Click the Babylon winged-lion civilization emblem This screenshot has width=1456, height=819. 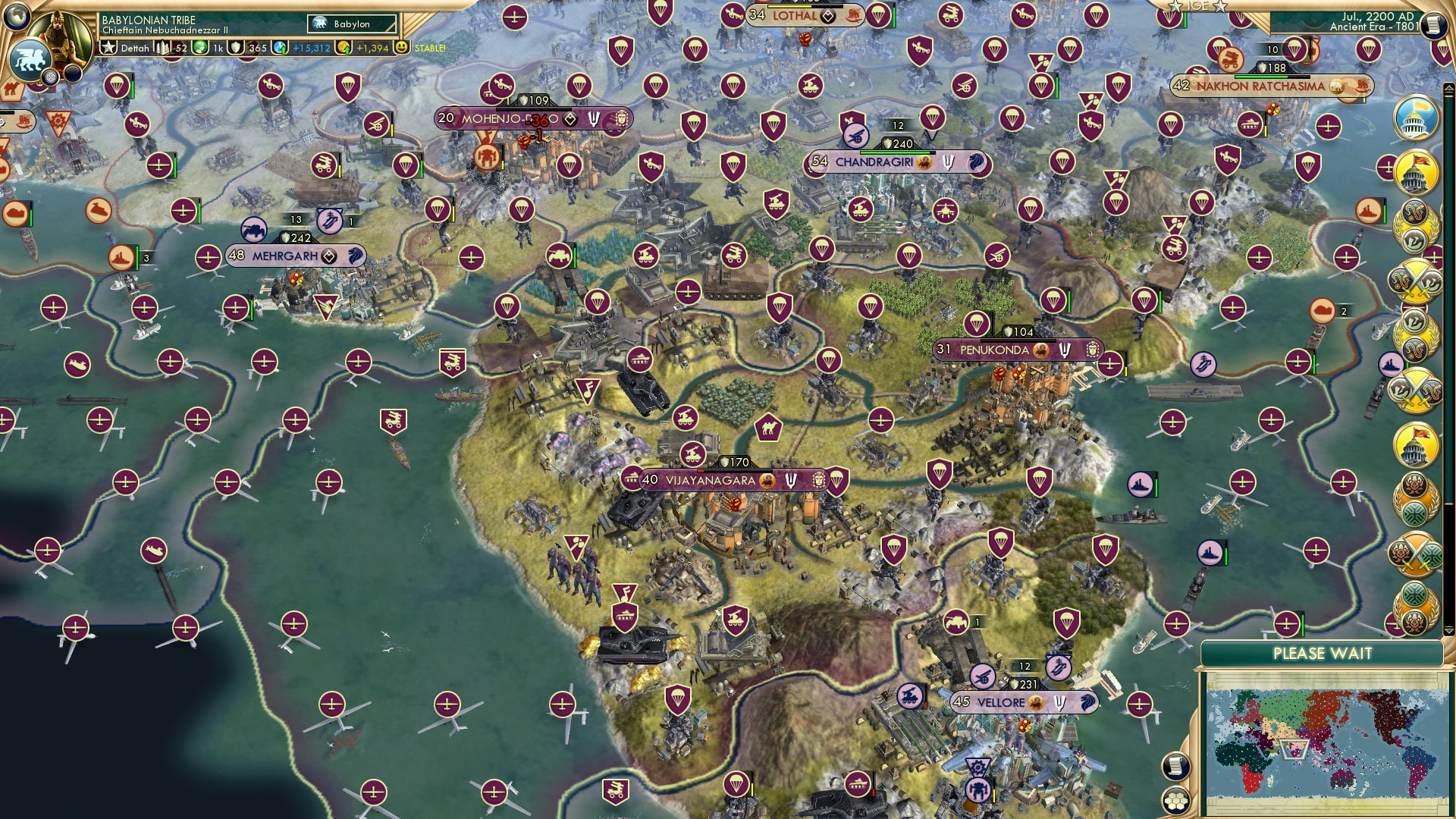(31, 61)
